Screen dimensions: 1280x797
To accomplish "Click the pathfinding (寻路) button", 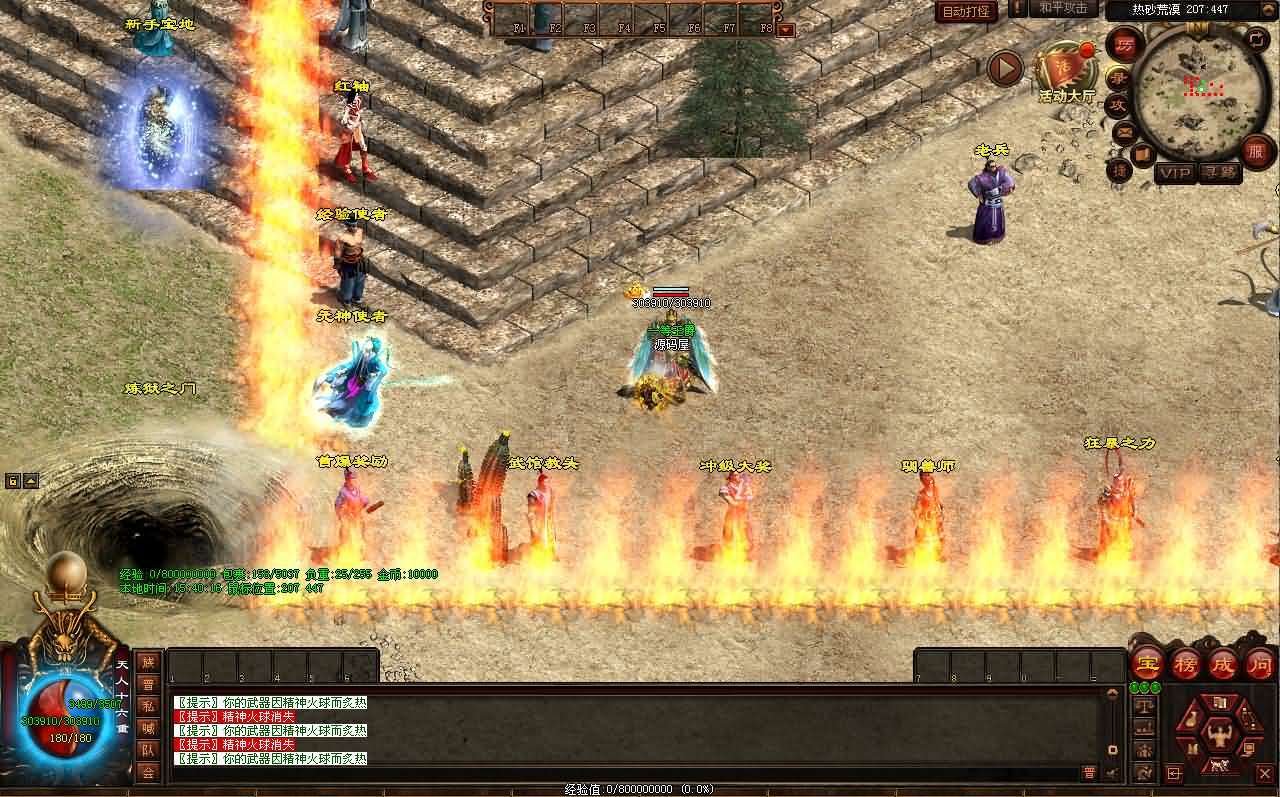I will click(x=1221, y=172).
